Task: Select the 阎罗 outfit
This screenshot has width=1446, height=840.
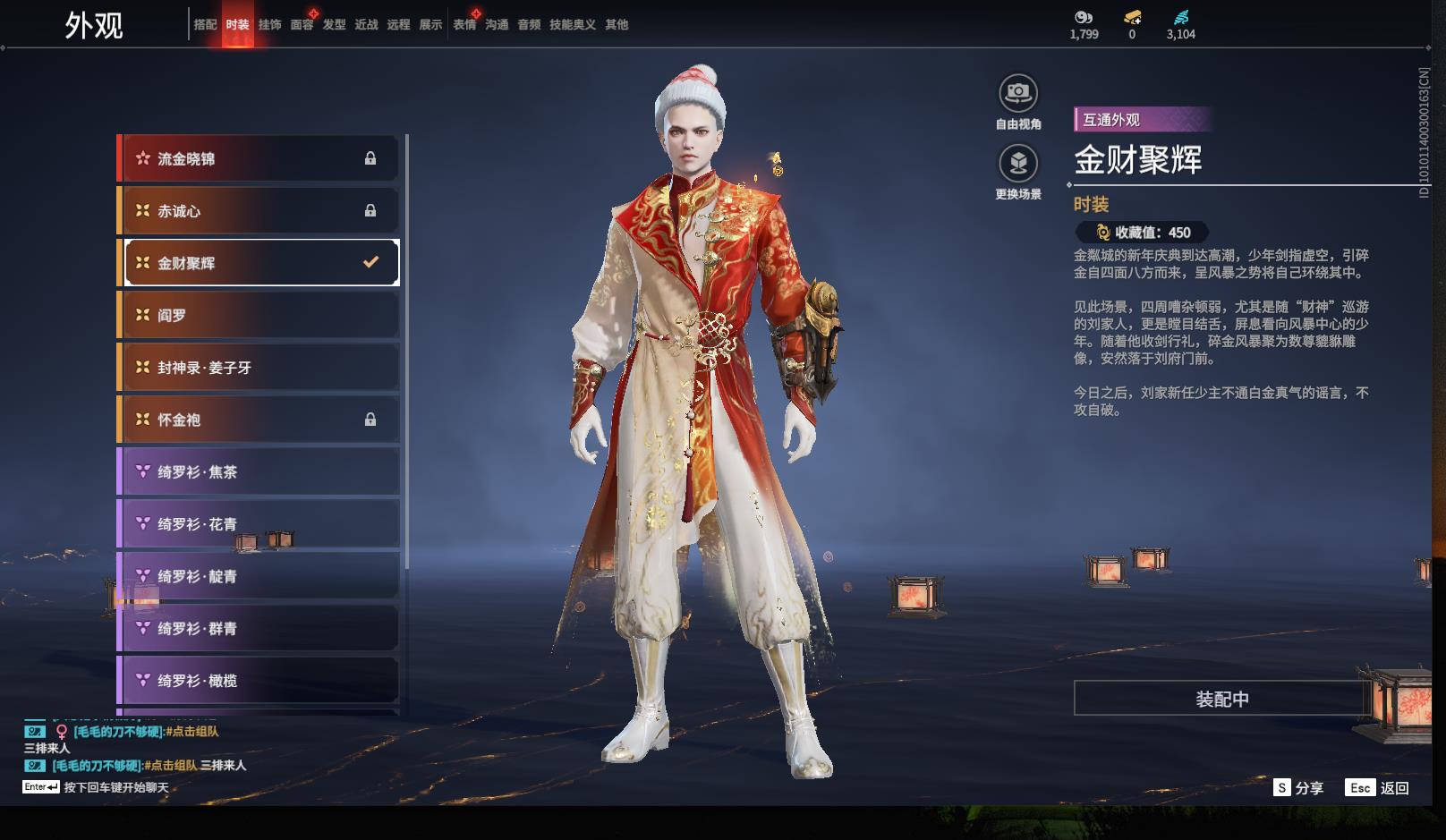Action: pos(259,315)
